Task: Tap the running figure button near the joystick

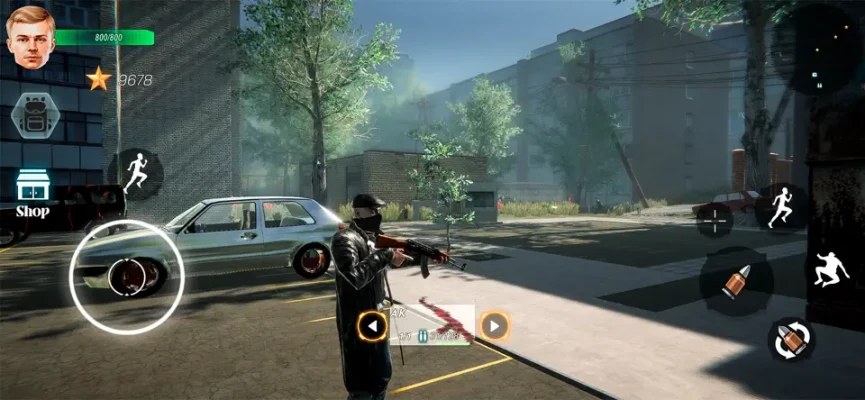Action: (x=135, y=173)
